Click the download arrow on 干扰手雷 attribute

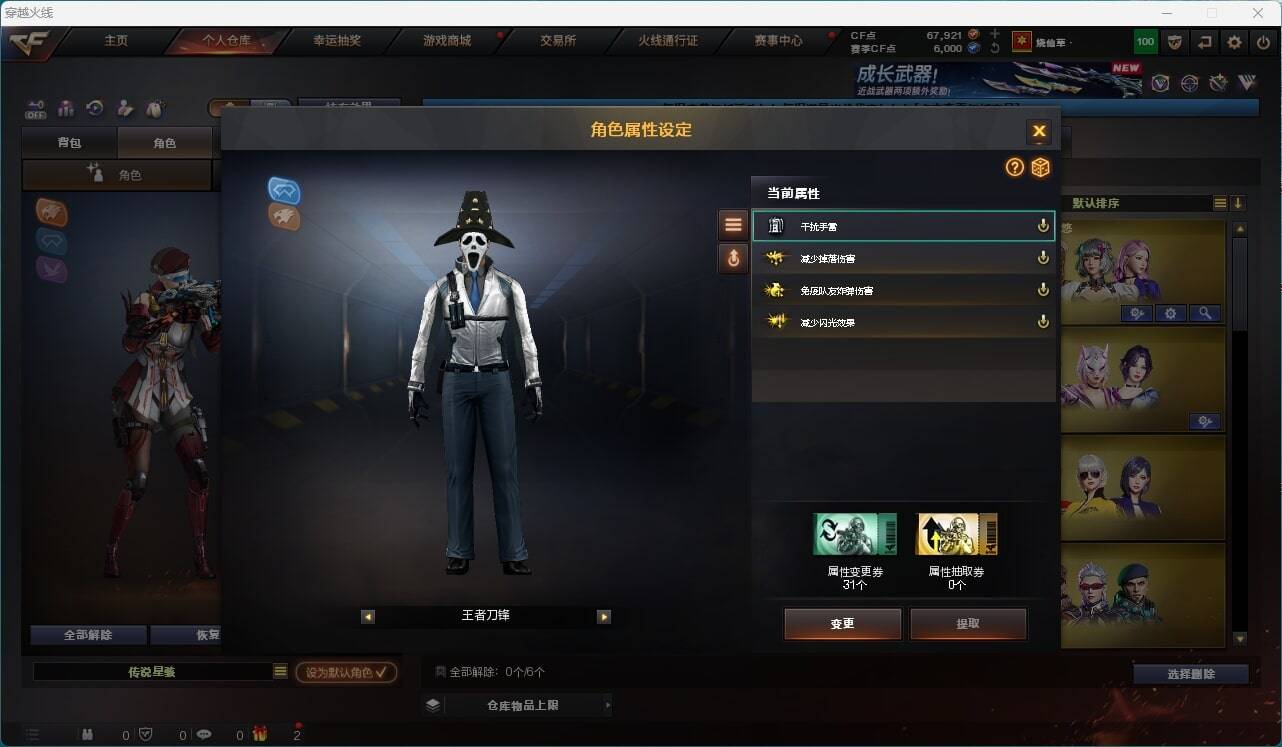[1042, 226]
